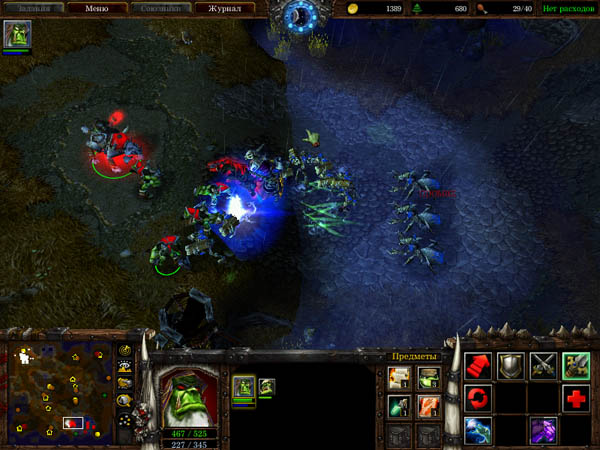The width and height of the screenshot is (600, 450).
Task: Activate the minimap signal ping button
Action: [126, 352]
